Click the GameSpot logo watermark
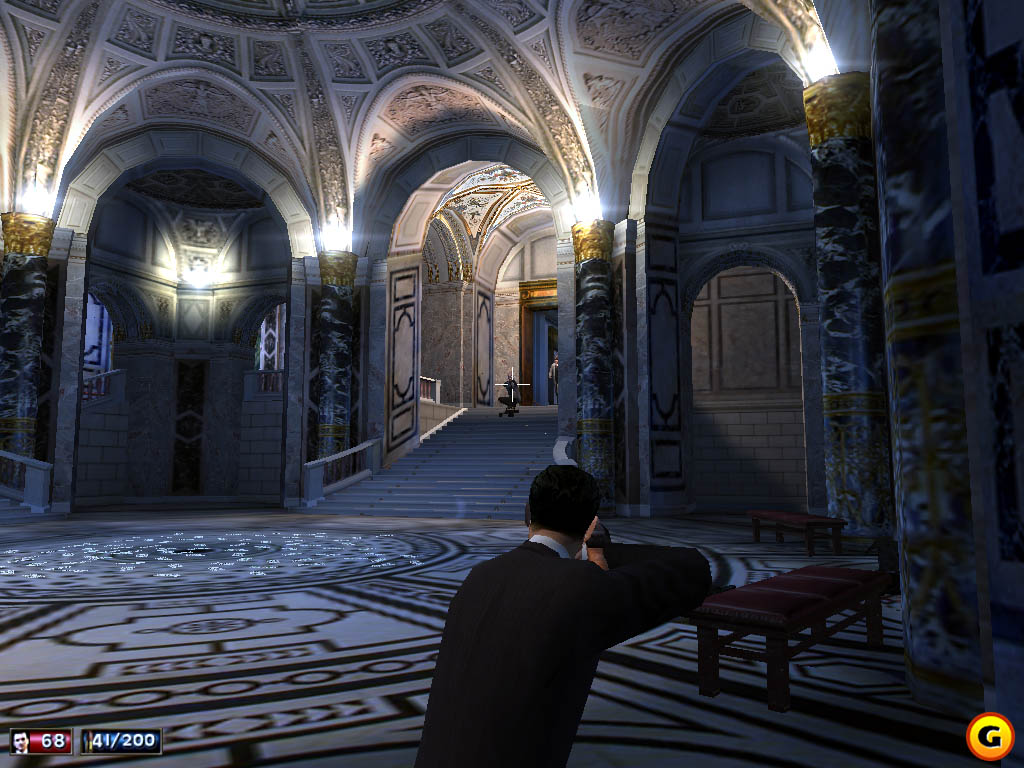The image size is (1024, 768). (990, 735)
